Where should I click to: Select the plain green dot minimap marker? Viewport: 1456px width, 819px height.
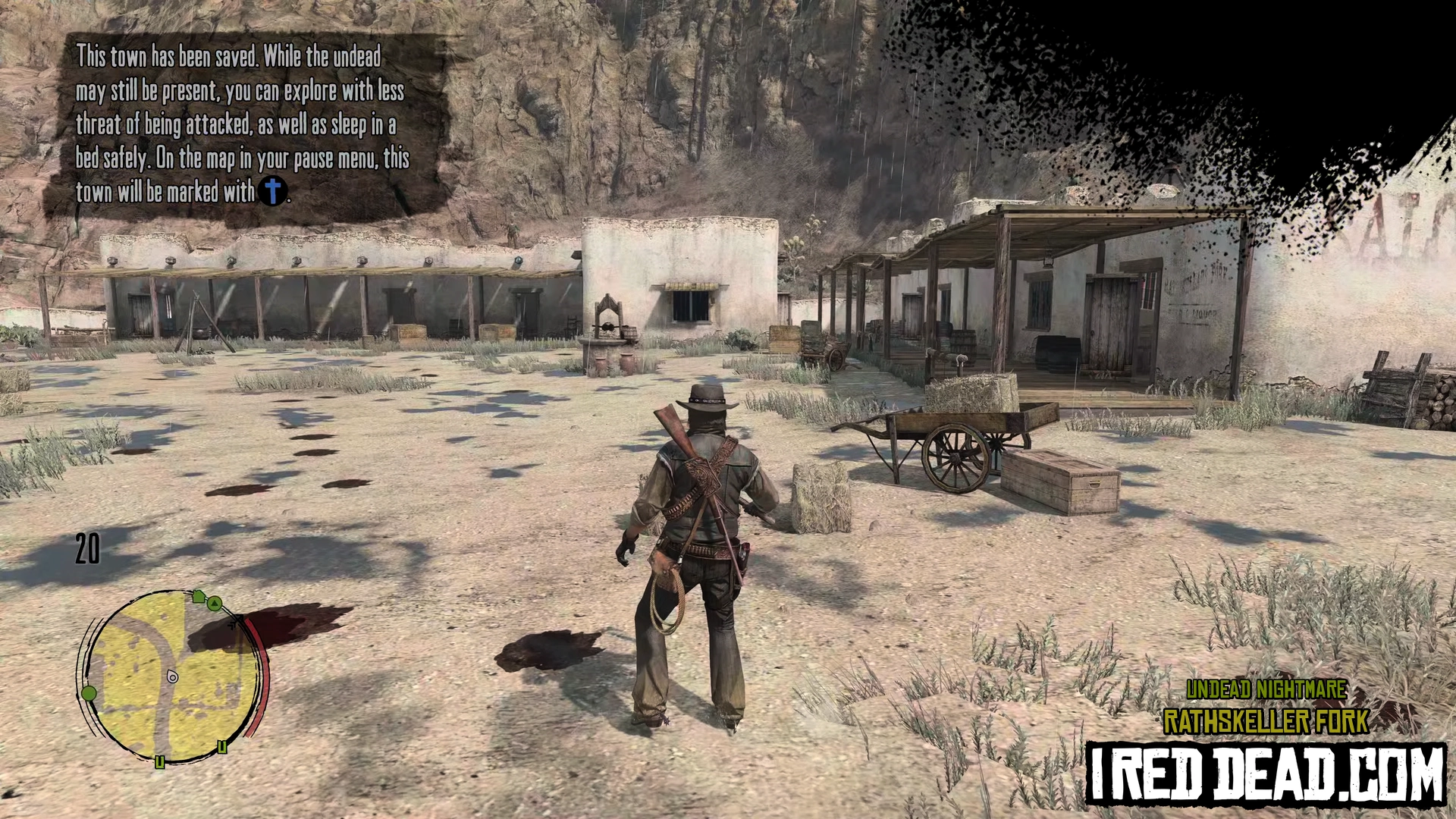(x=89, y=693)
